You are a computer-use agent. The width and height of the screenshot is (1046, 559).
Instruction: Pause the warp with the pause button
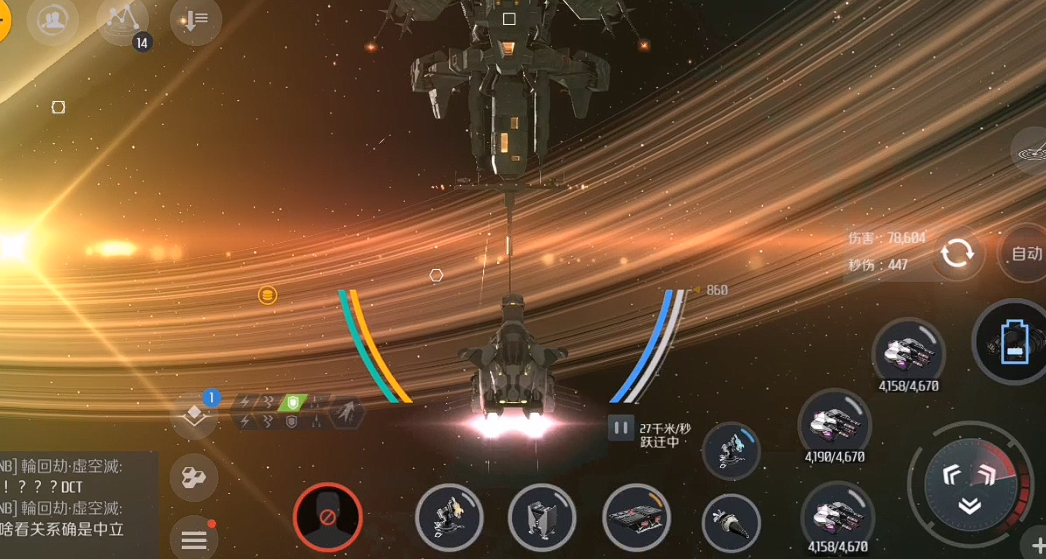click(x=621, y=428)
